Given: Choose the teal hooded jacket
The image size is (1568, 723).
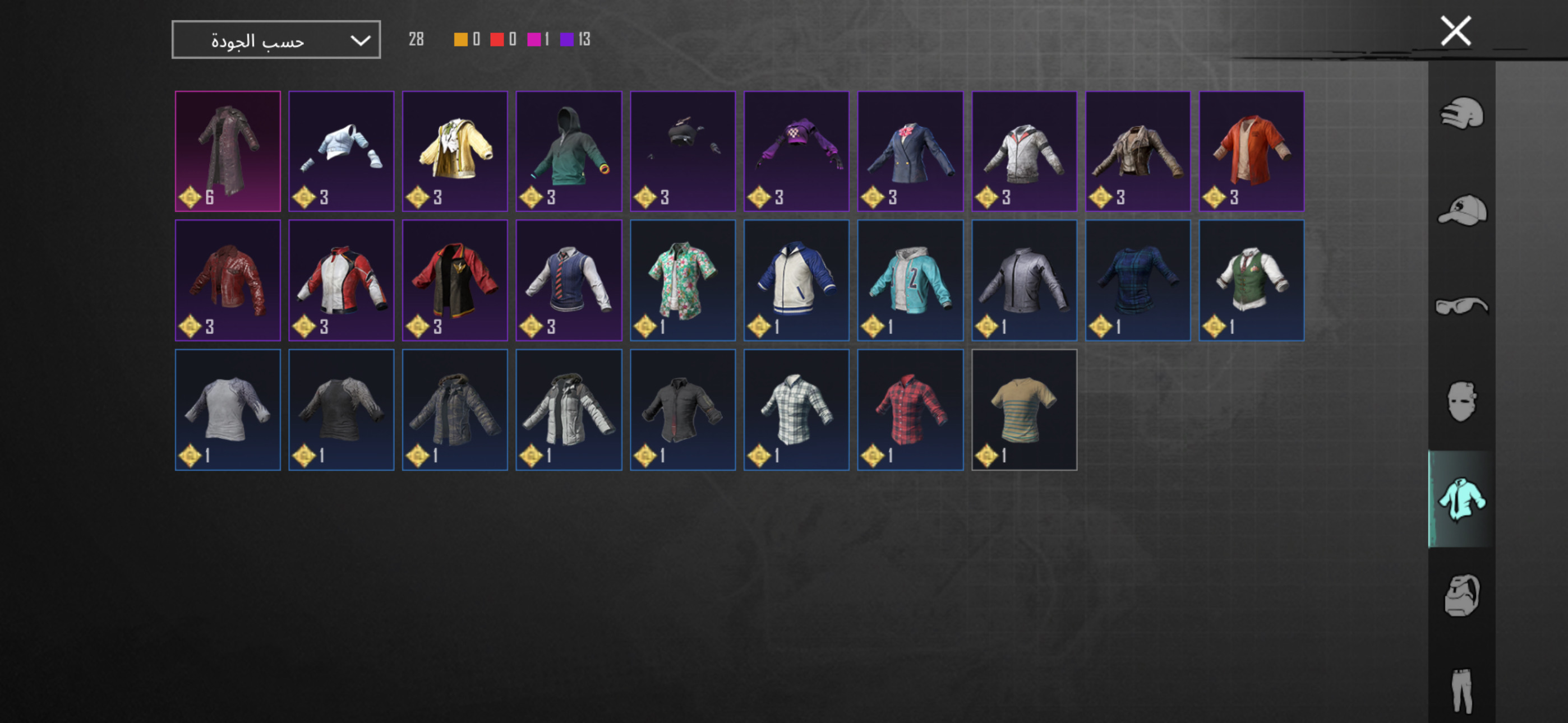Looking at the screenshot, I should point(910,280).
